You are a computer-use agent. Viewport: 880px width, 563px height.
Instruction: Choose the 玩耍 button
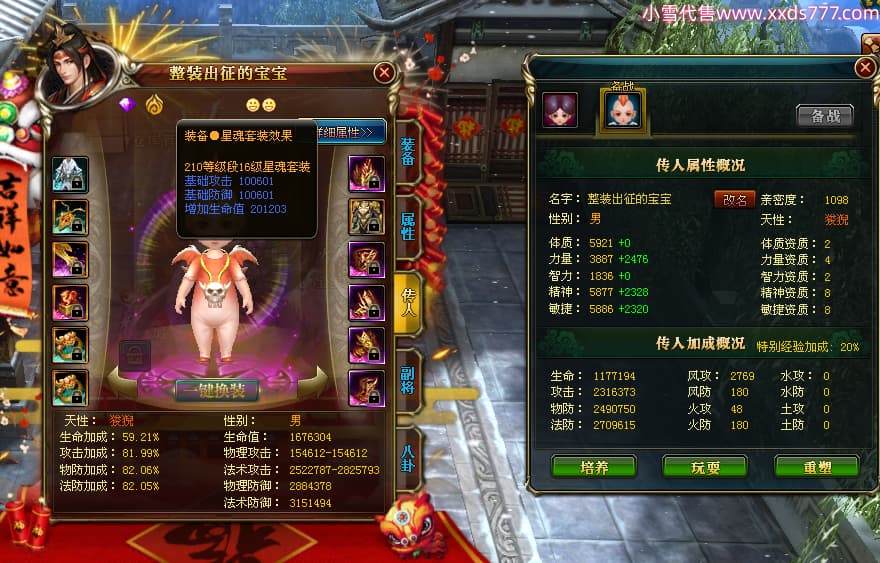click(704, 467)
